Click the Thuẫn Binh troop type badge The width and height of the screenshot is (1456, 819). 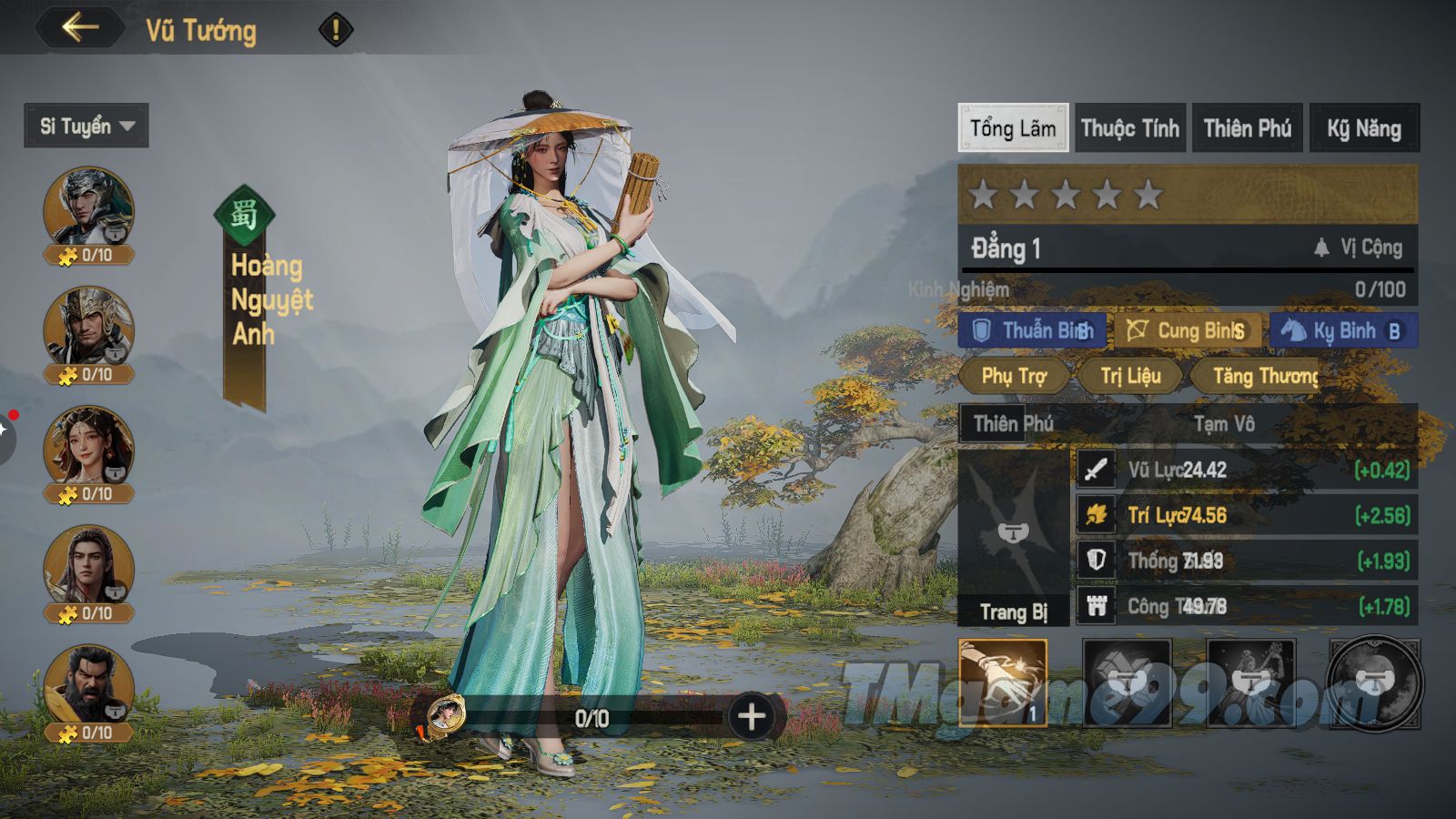click(1033, 330)
